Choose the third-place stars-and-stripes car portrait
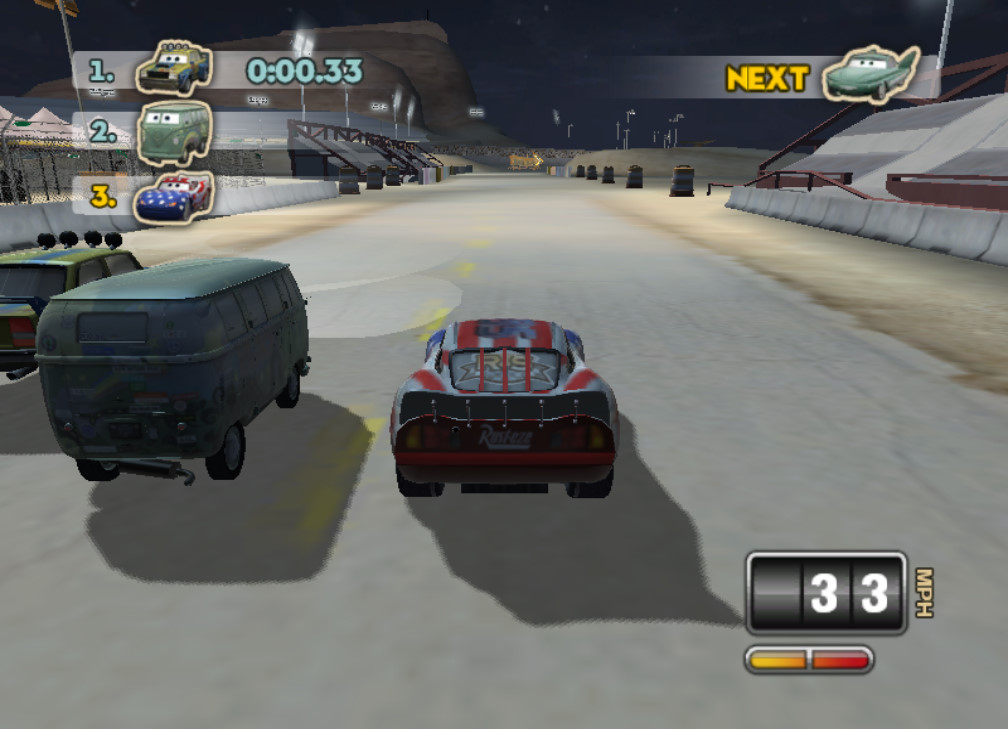This screenshot has height=729, width=1008. pos(174,195)
